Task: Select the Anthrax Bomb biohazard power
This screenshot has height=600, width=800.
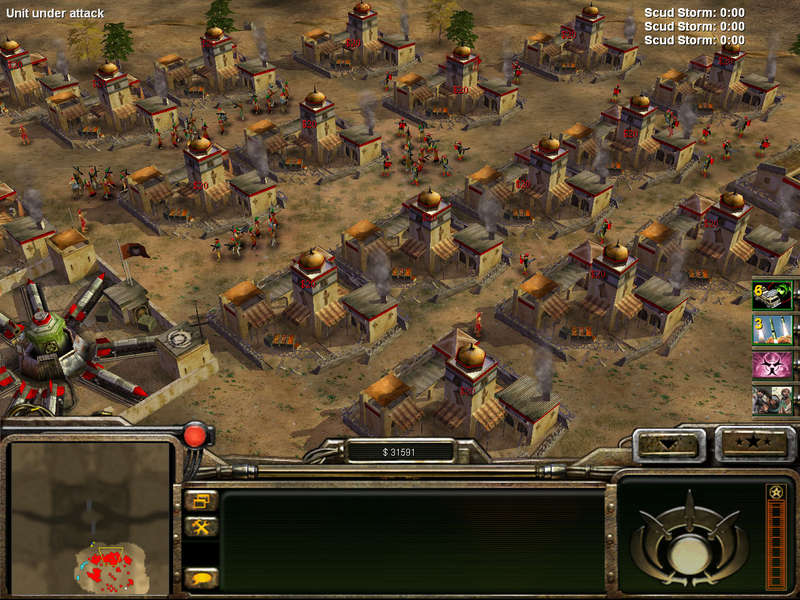Action: point(772,364)
